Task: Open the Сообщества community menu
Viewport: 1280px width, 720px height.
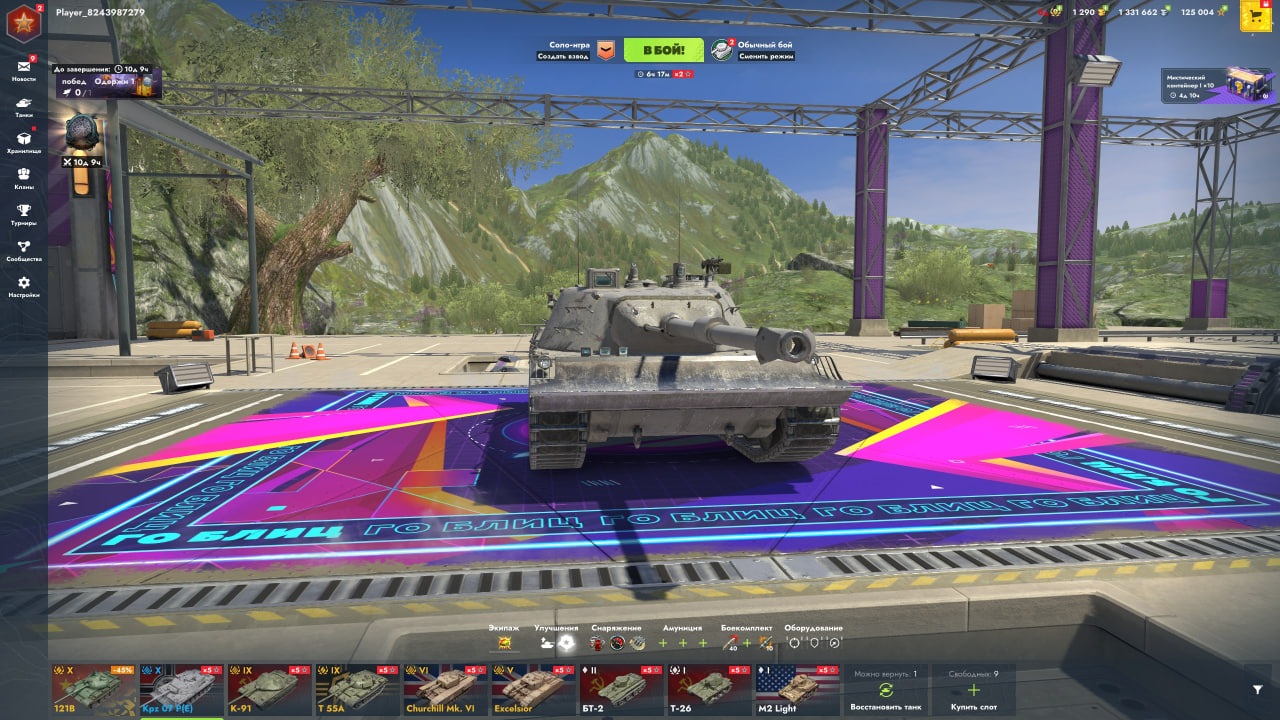Action: click(x=23, y=250)
